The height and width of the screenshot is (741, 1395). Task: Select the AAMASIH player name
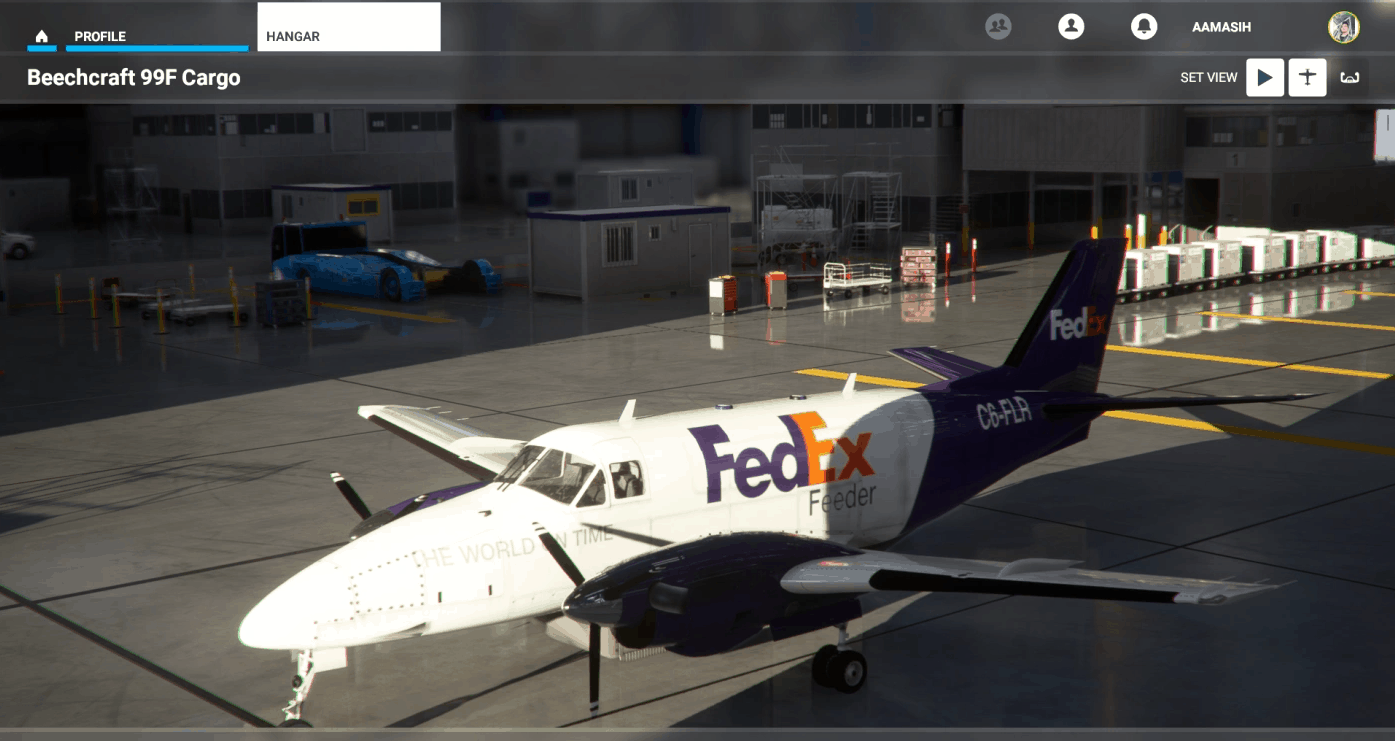tap(1221, 28)
